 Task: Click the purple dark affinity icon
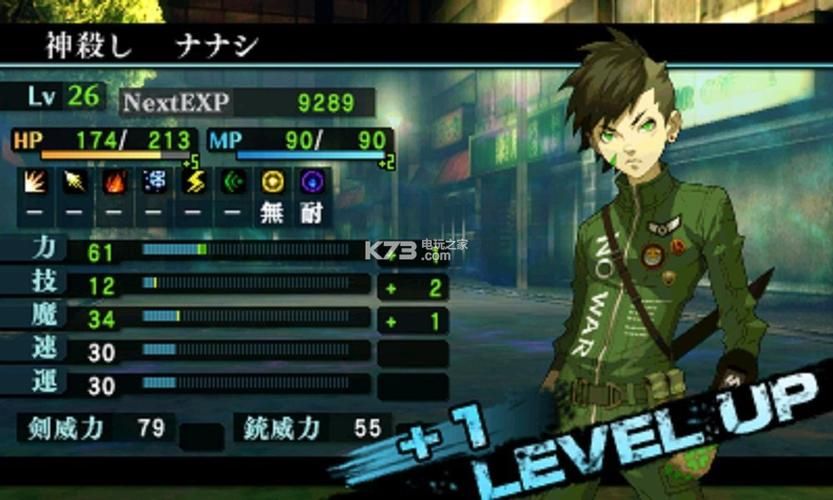pyautogui.click(x=312, y=183)
